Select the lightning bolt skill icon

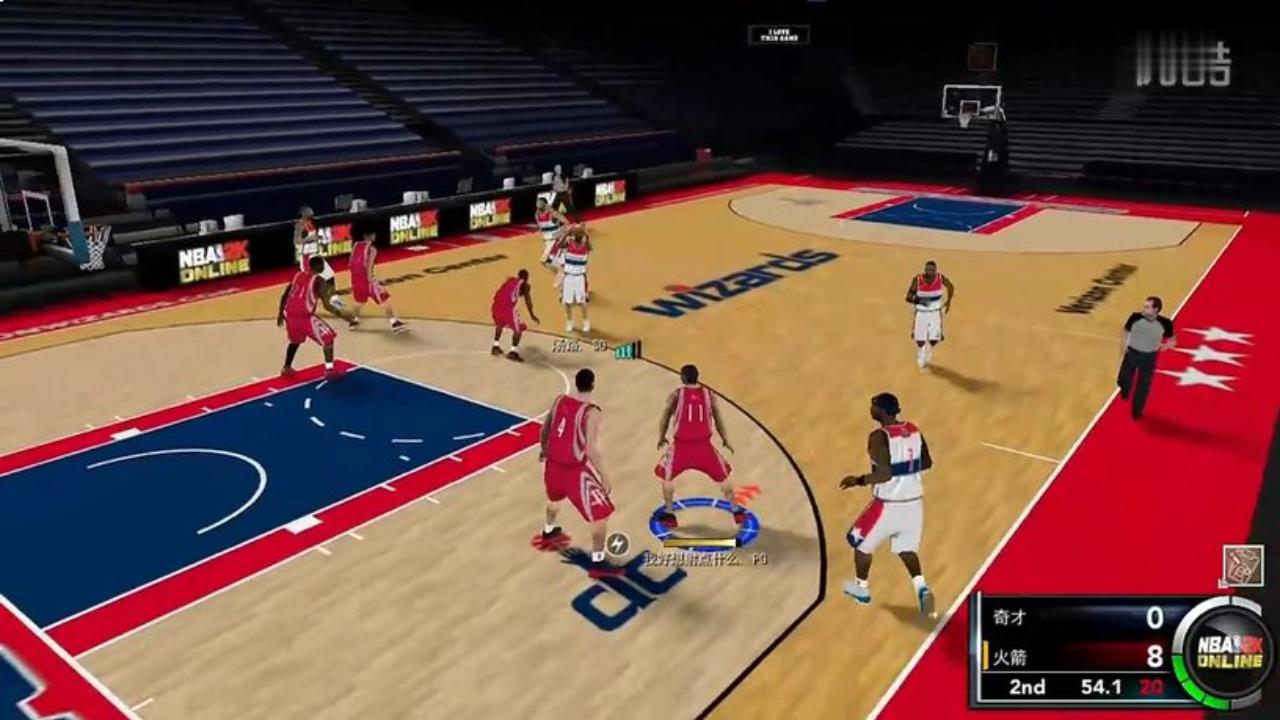pyautogui.click(x=616, y=544)
